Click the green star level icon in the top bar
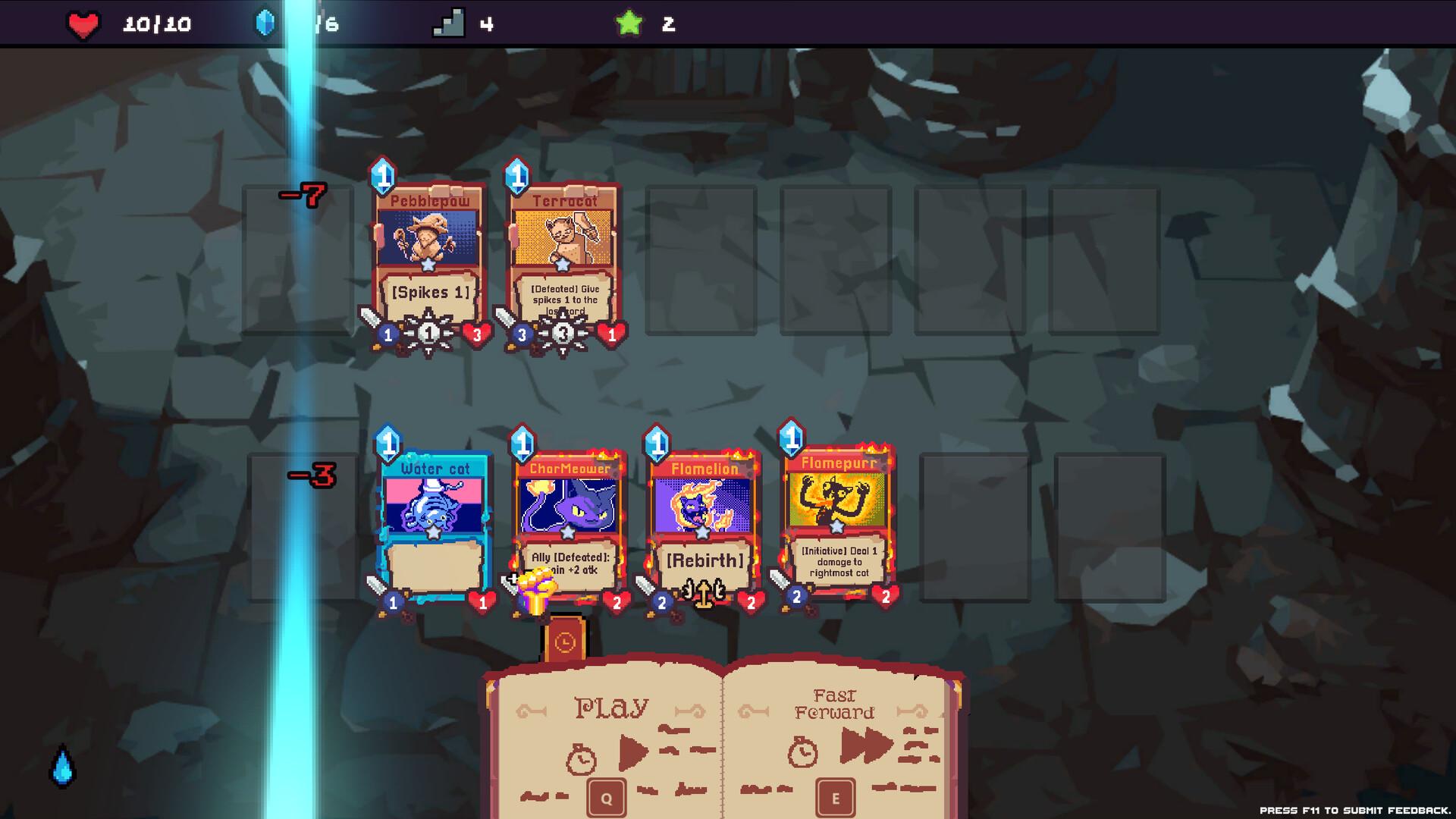1456x819 pixels. click(x=629, y=24)
